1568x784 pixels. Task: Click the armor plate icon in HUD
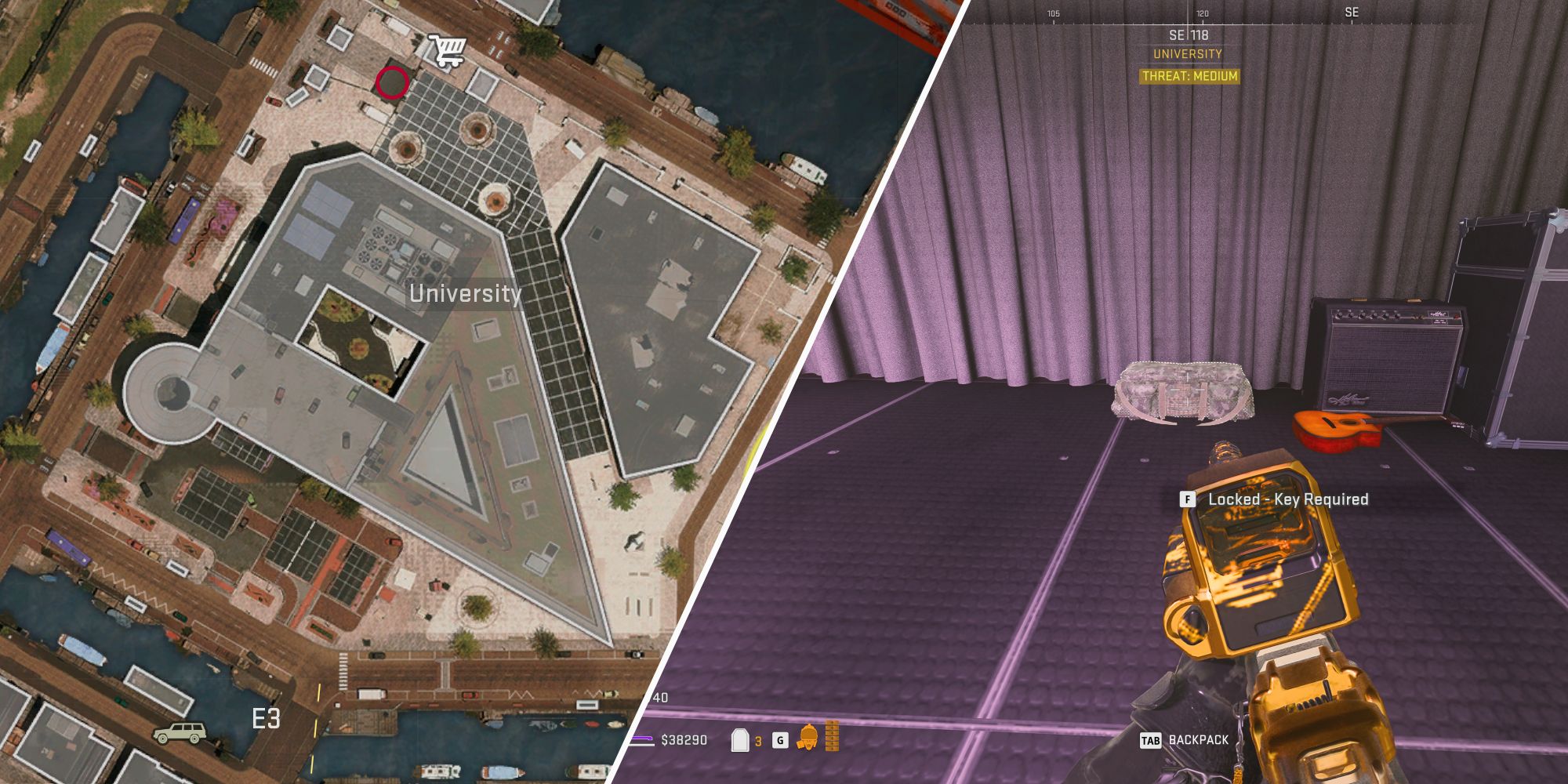740,740
